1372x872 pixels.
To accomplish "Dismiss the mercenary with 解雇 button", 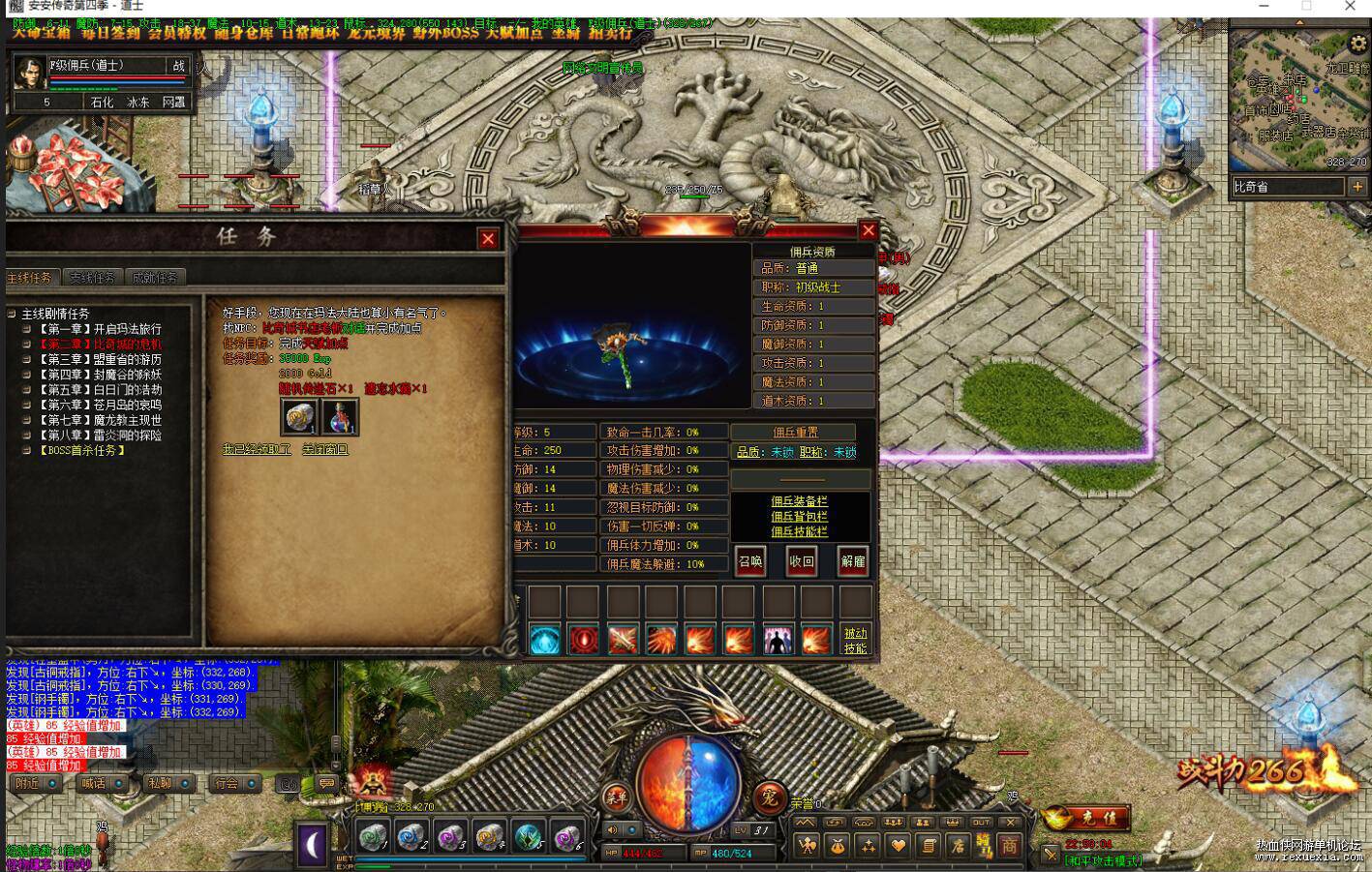I will [x=853, y=561].
